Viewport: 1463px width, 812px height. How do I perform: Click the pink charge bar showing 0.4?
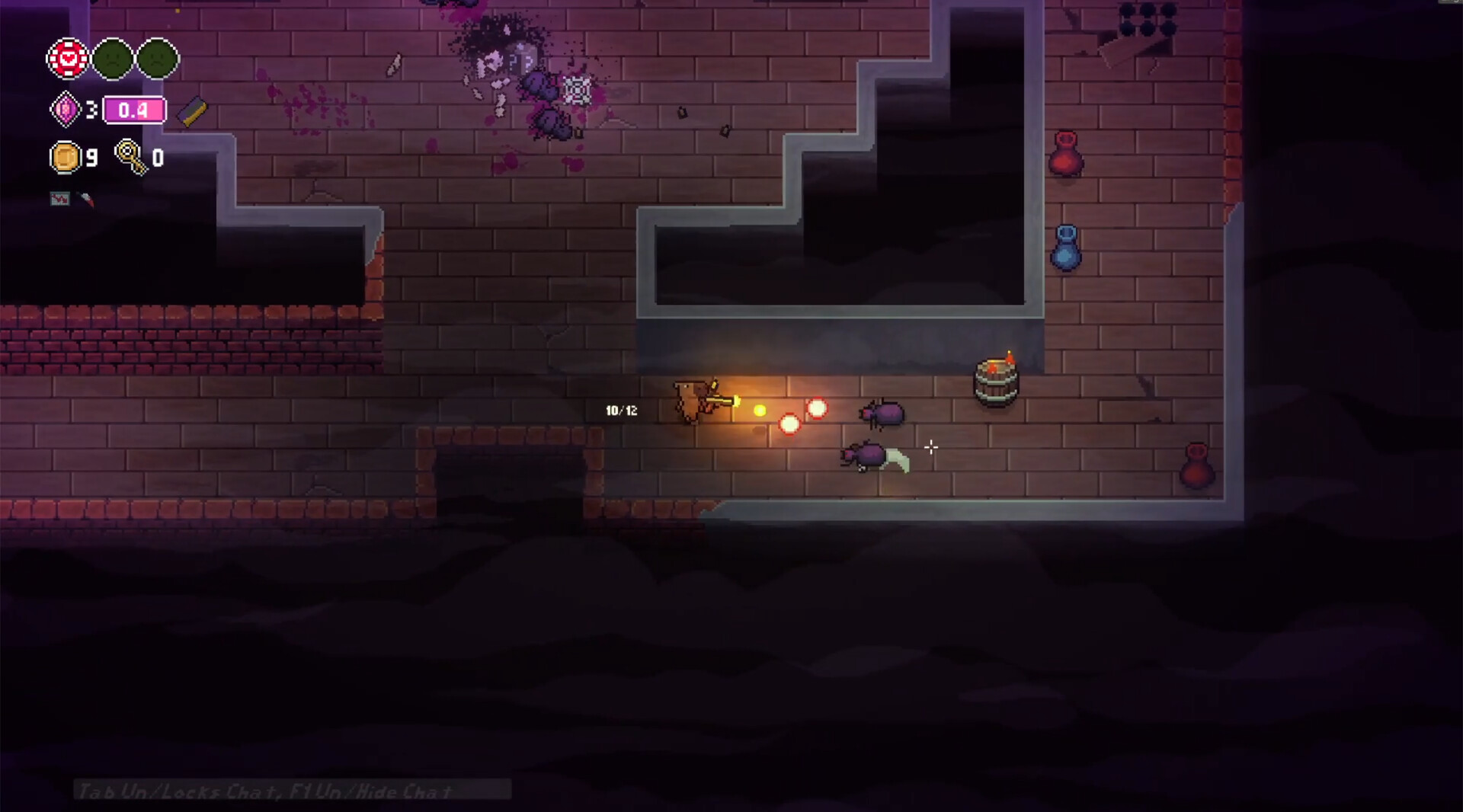click(x=134, y=109)
